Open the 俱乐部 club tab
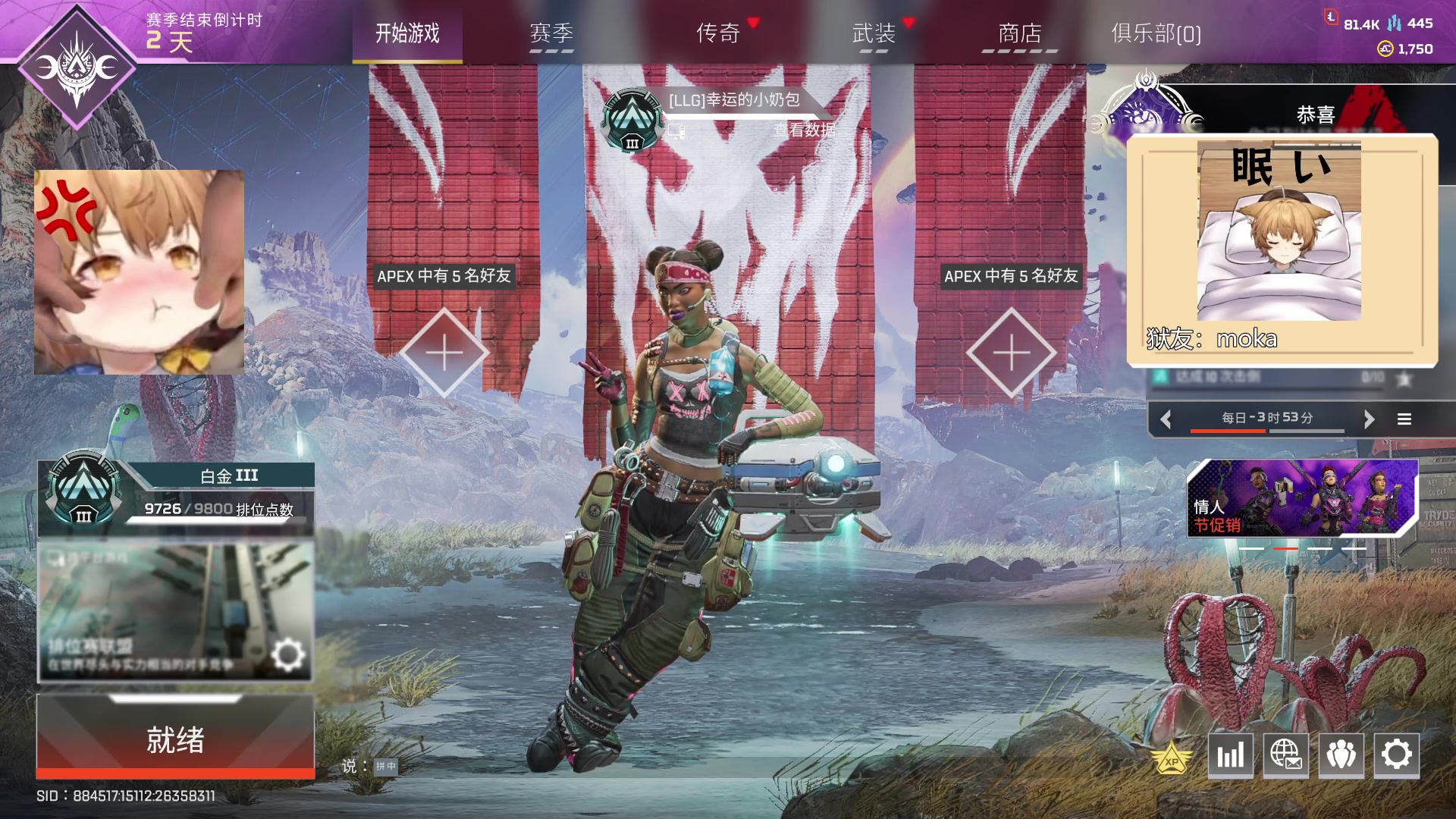The width and height of the screenshot is (1456, 819). [1156, 33]
